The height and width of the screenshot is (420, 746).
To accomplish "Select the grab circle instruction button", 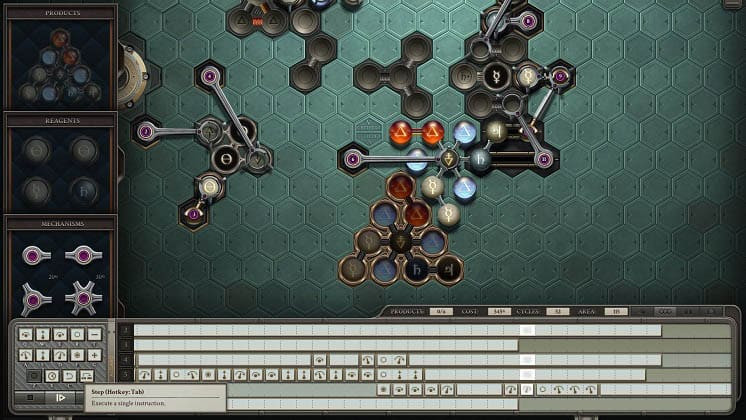I will pos(76,334).
